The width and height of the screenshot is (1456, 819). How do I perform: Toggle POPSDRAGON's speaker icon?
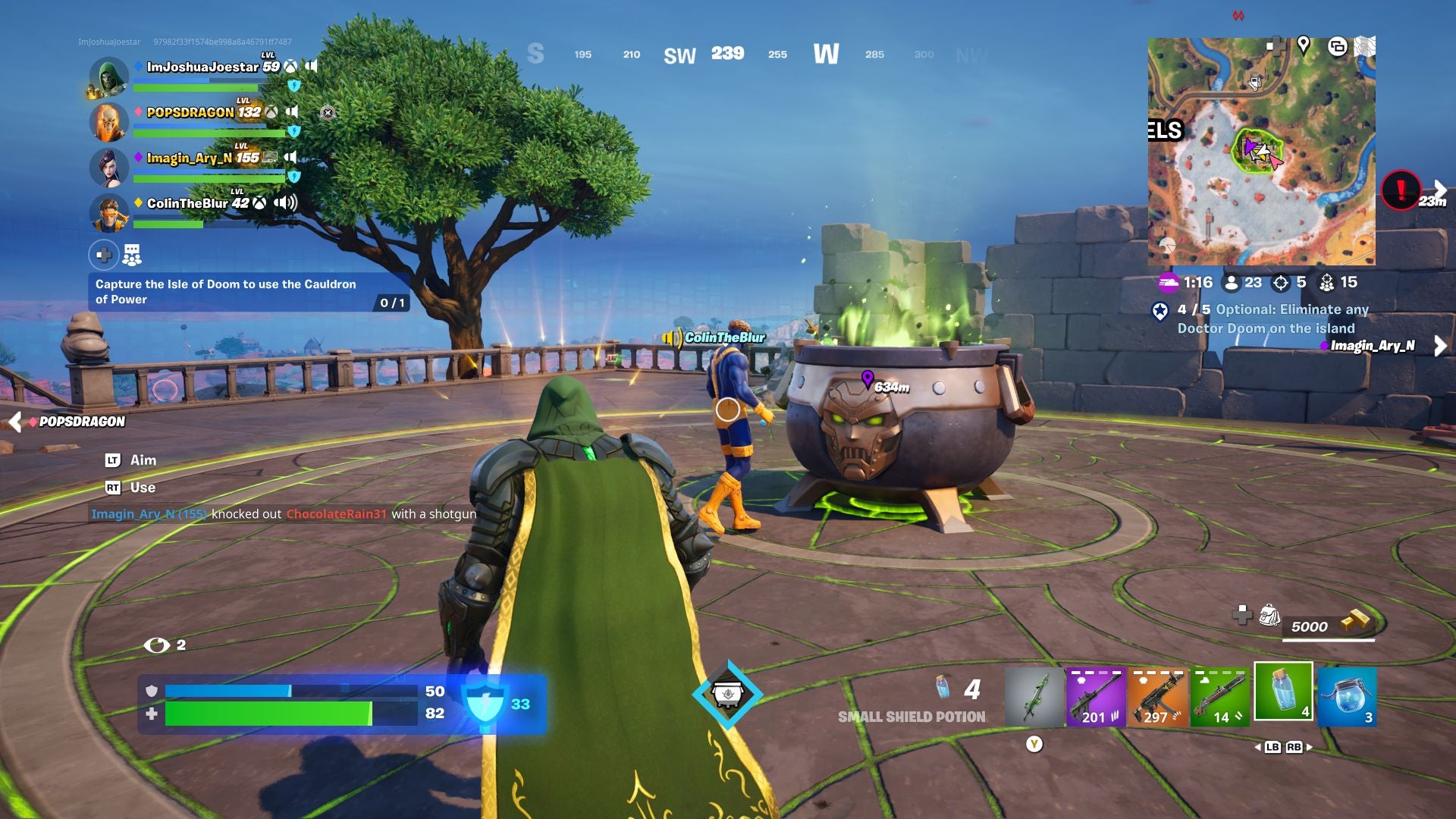[x=293, y=111]
